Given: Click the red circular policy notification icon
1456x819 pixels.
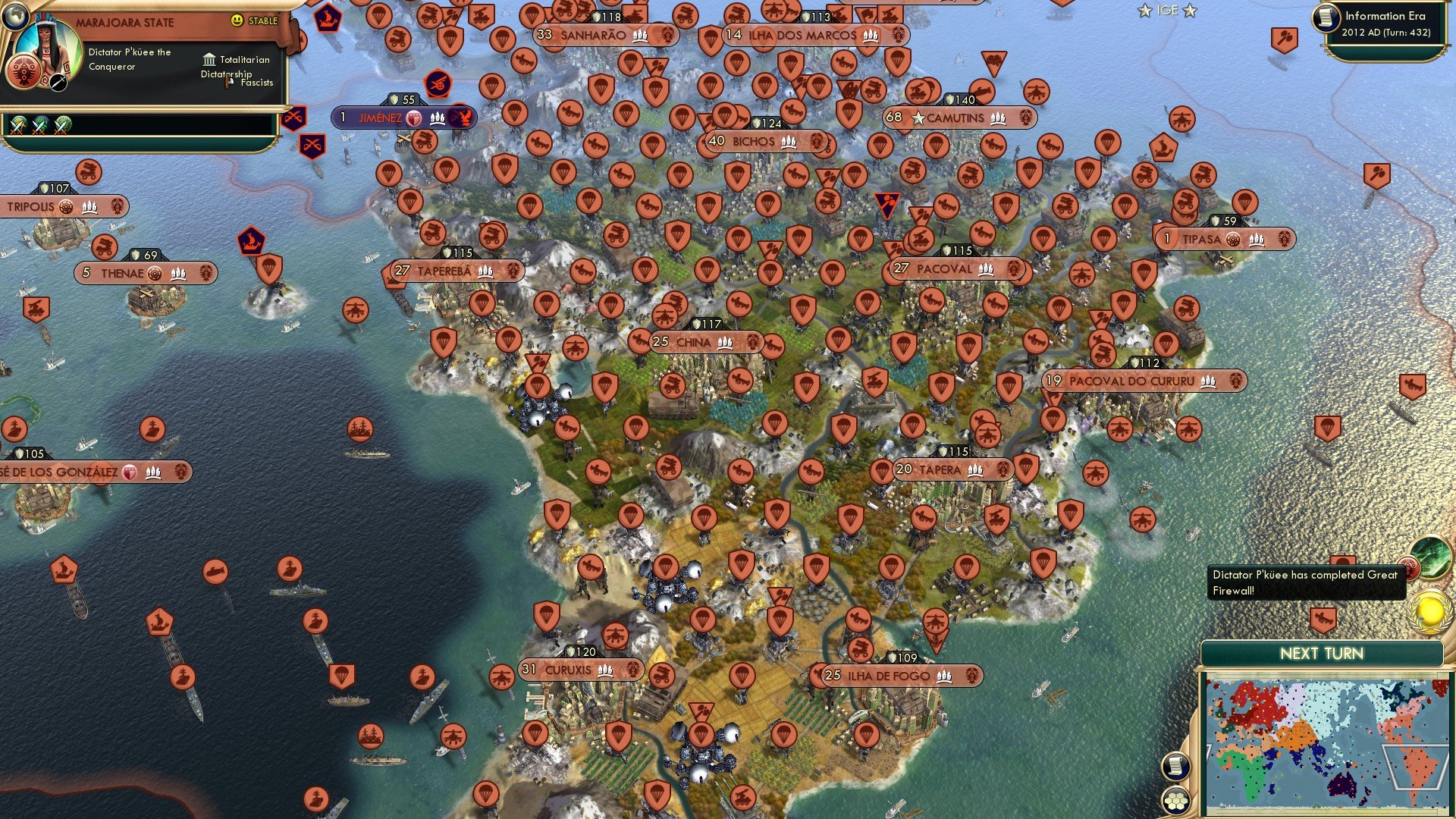Looking at the screenshot, I should (1409, 568).
